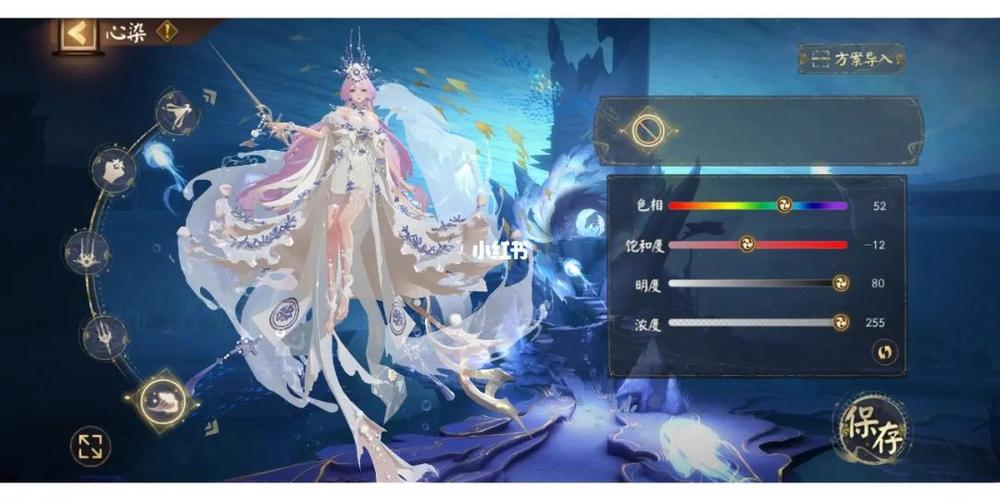Choose the trident-shaped dye part icon

pos(105,336)
